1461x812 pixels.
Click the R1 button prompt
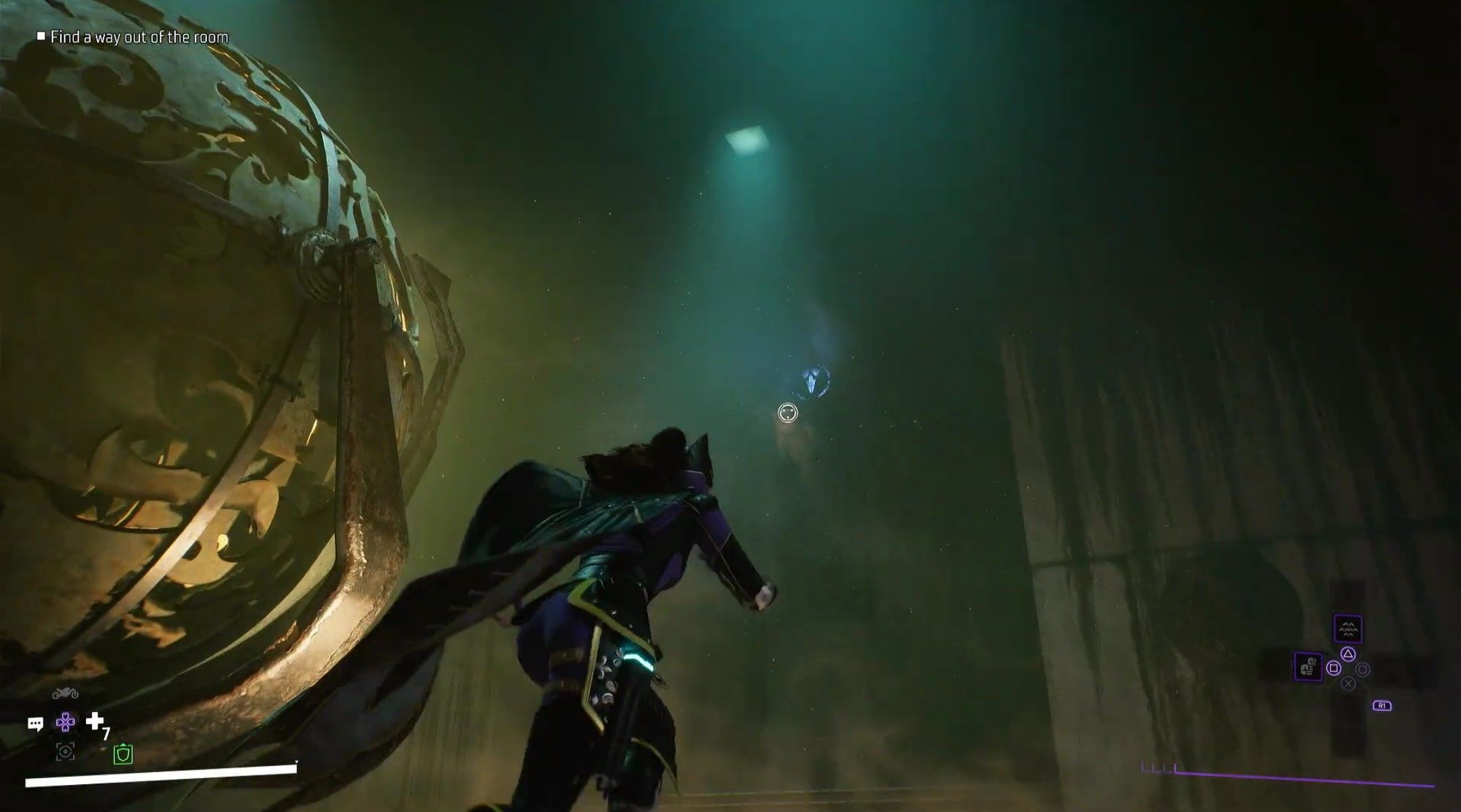coord(1382,706)
